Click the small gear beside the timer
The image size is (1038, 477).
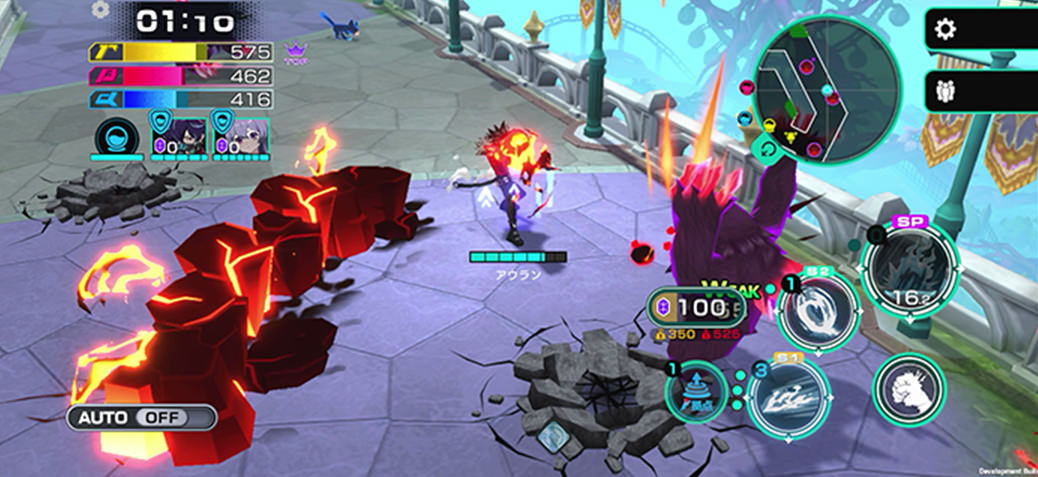point(100,9)
